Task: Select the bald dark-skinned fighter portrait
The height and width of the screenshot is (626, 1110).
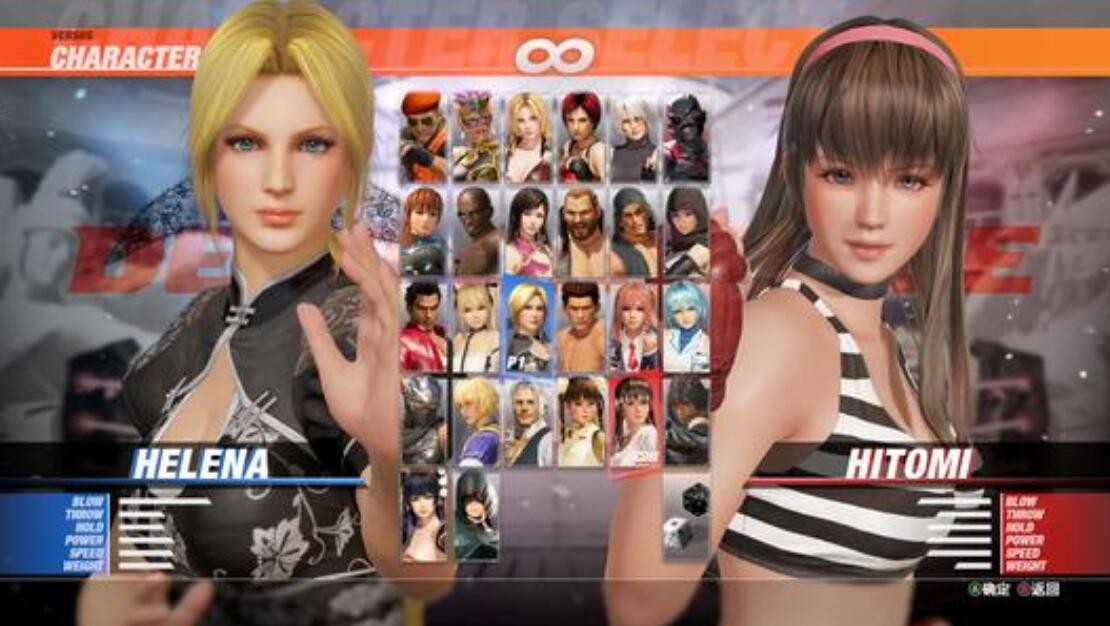Action: pos(476,231)
